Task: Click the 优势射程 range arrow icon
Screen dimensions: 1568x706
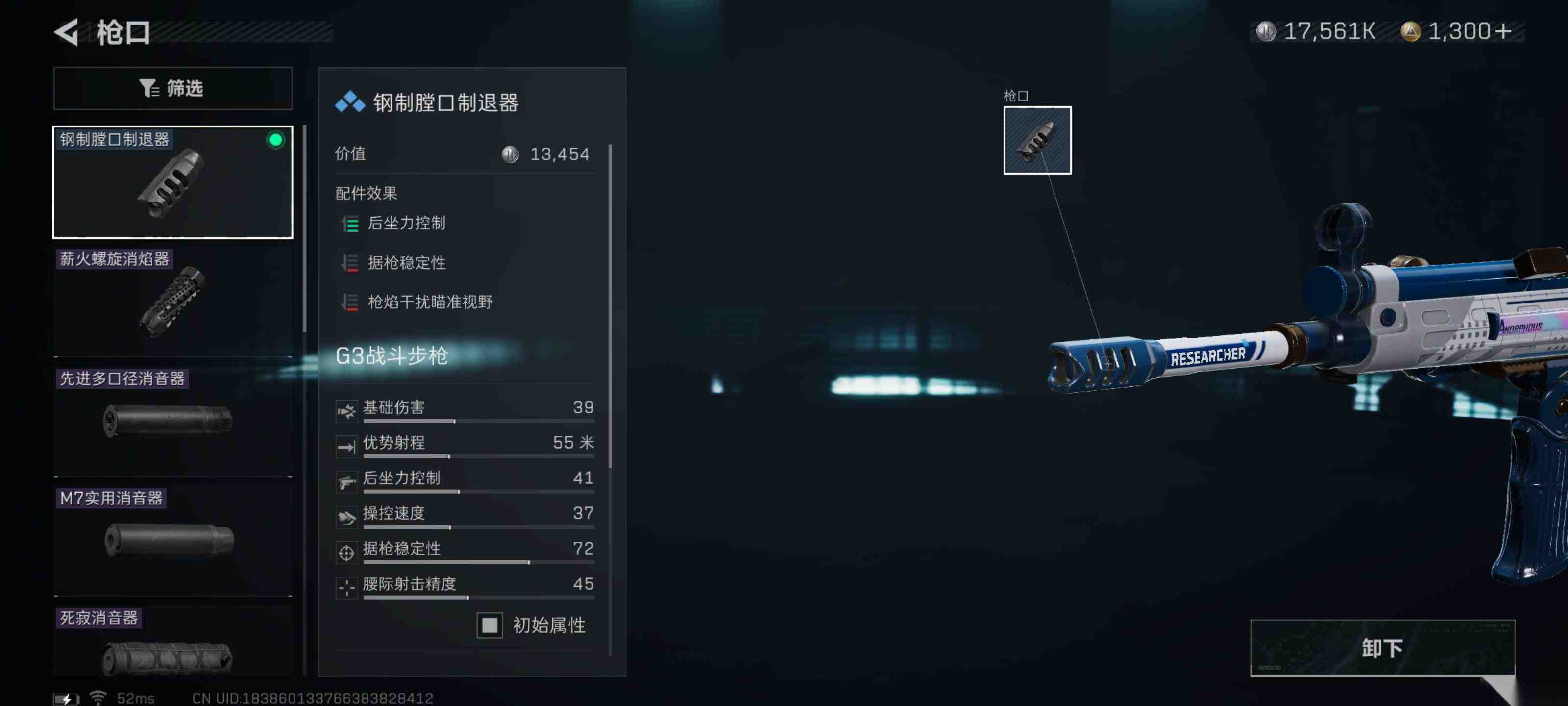Action: 347,446
